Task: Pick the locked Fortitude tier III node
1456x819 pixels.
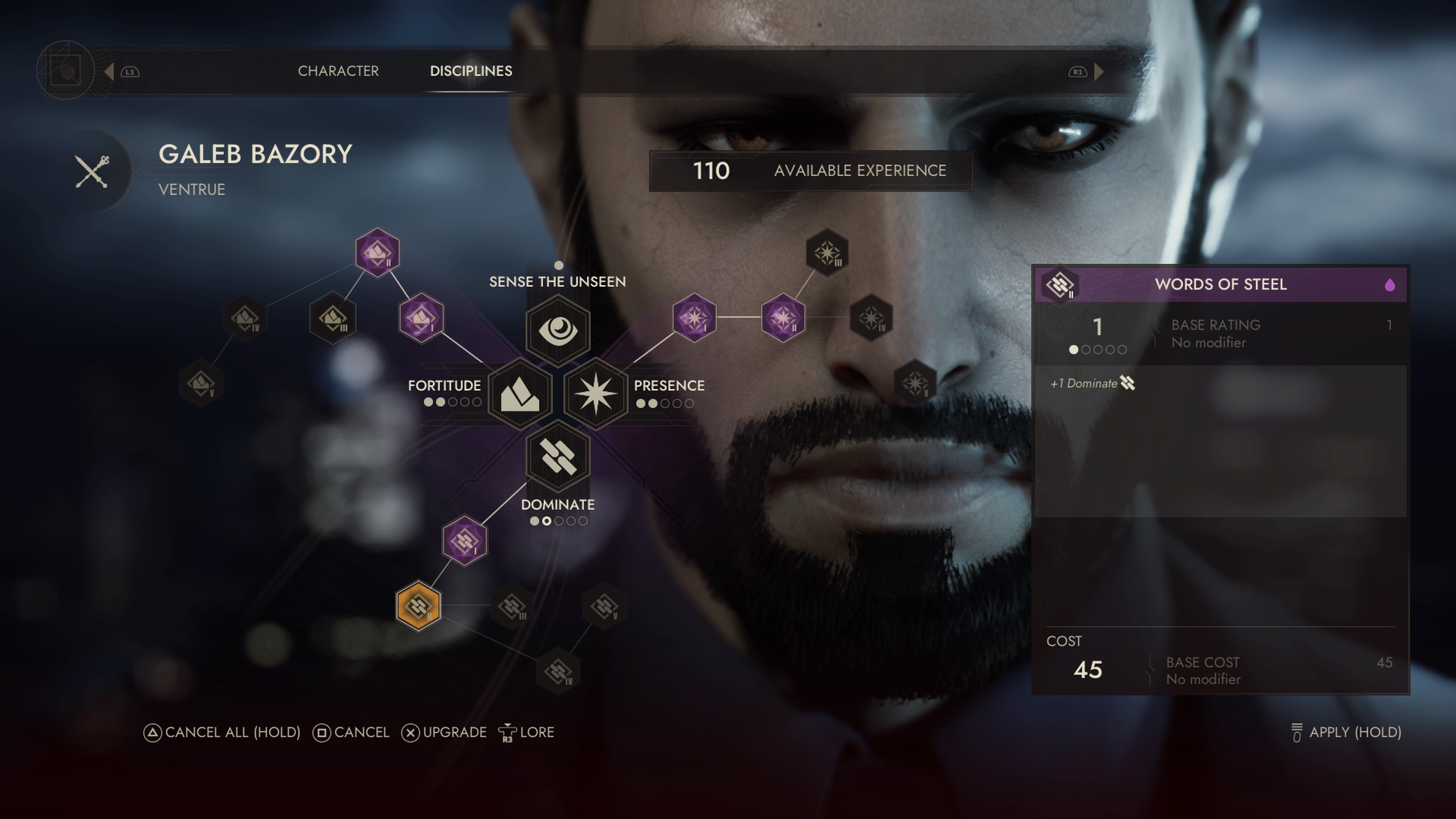Action: point(333,318)
